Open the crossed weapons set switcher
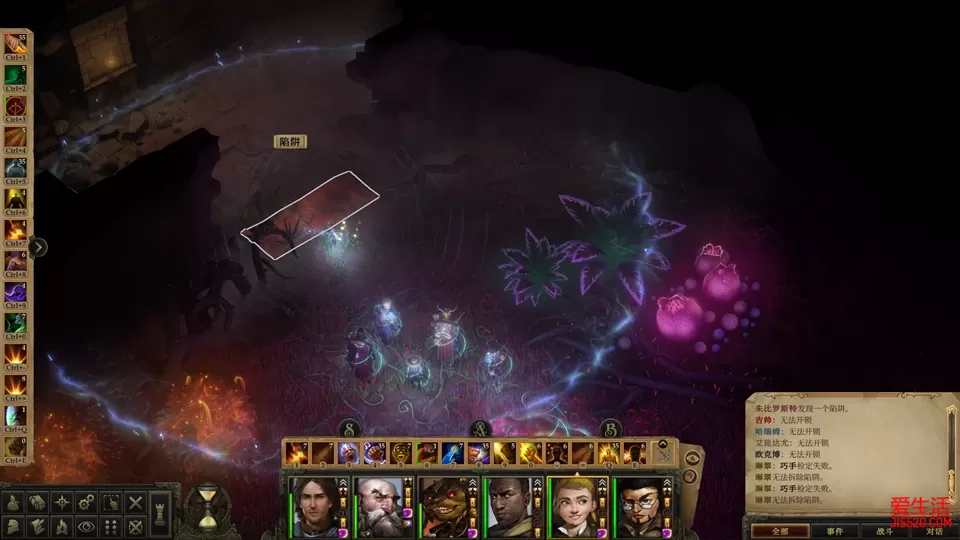 point(663,454)
